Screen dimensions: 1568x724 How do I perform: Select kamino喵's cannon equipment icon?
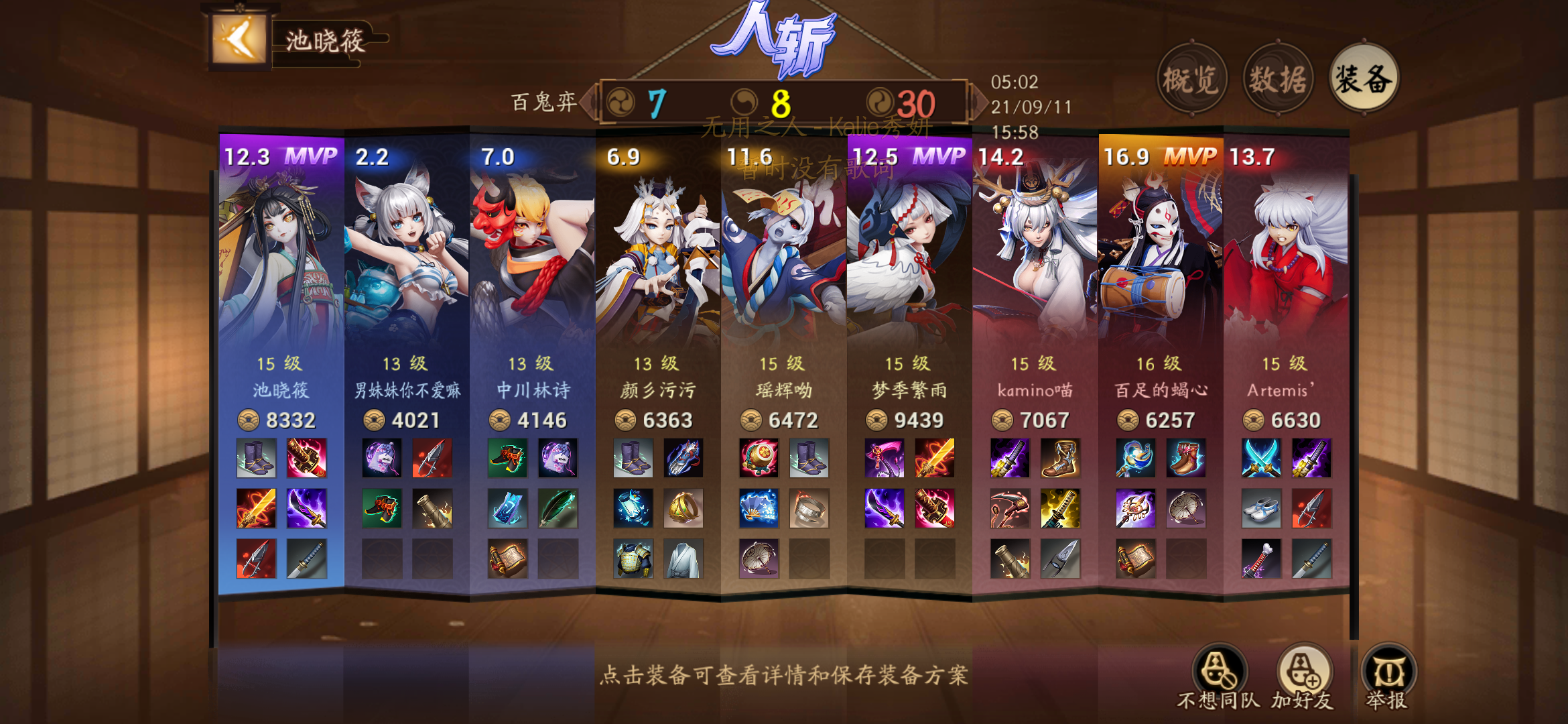[x=1009, y=558]
